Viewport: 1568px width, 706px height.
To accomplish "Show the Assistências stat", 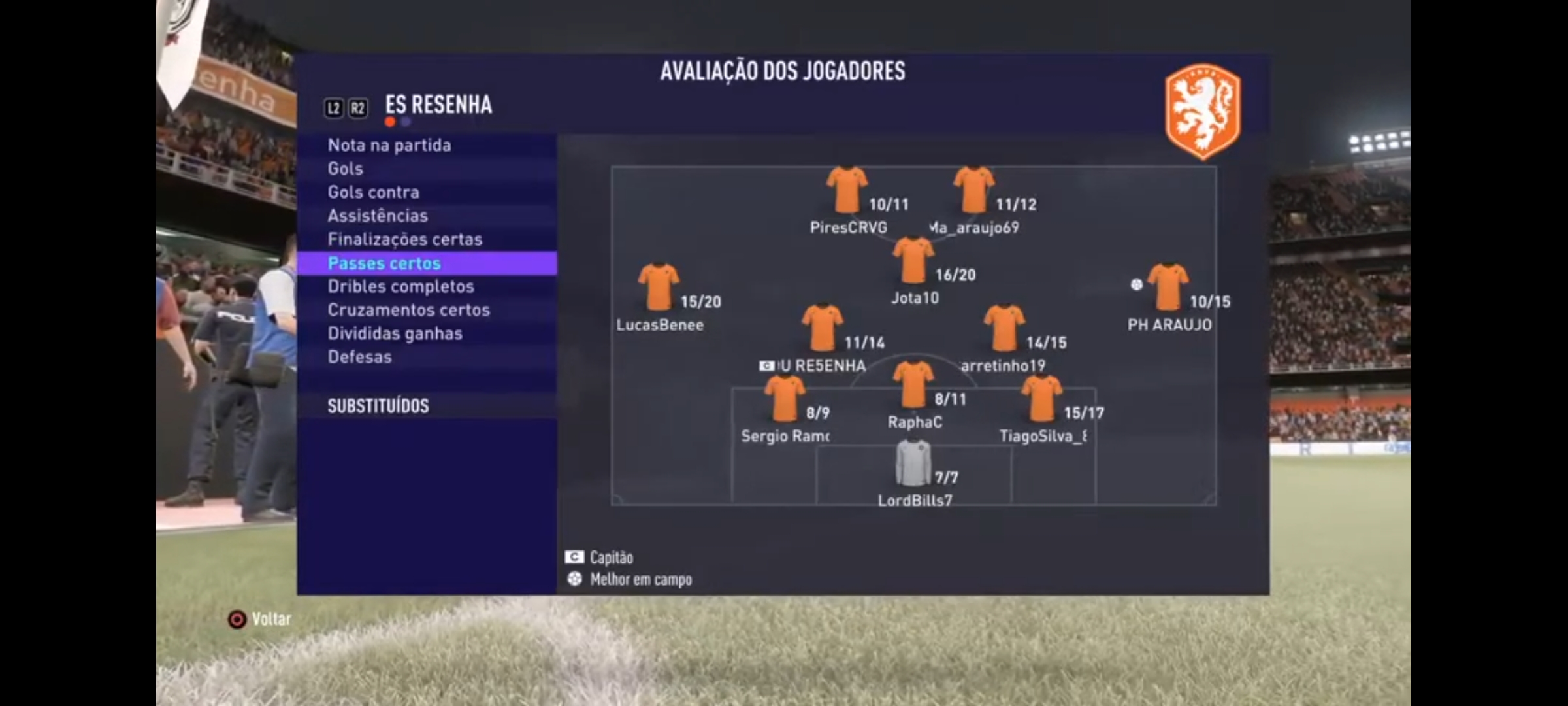I will (x=378, y=216).
